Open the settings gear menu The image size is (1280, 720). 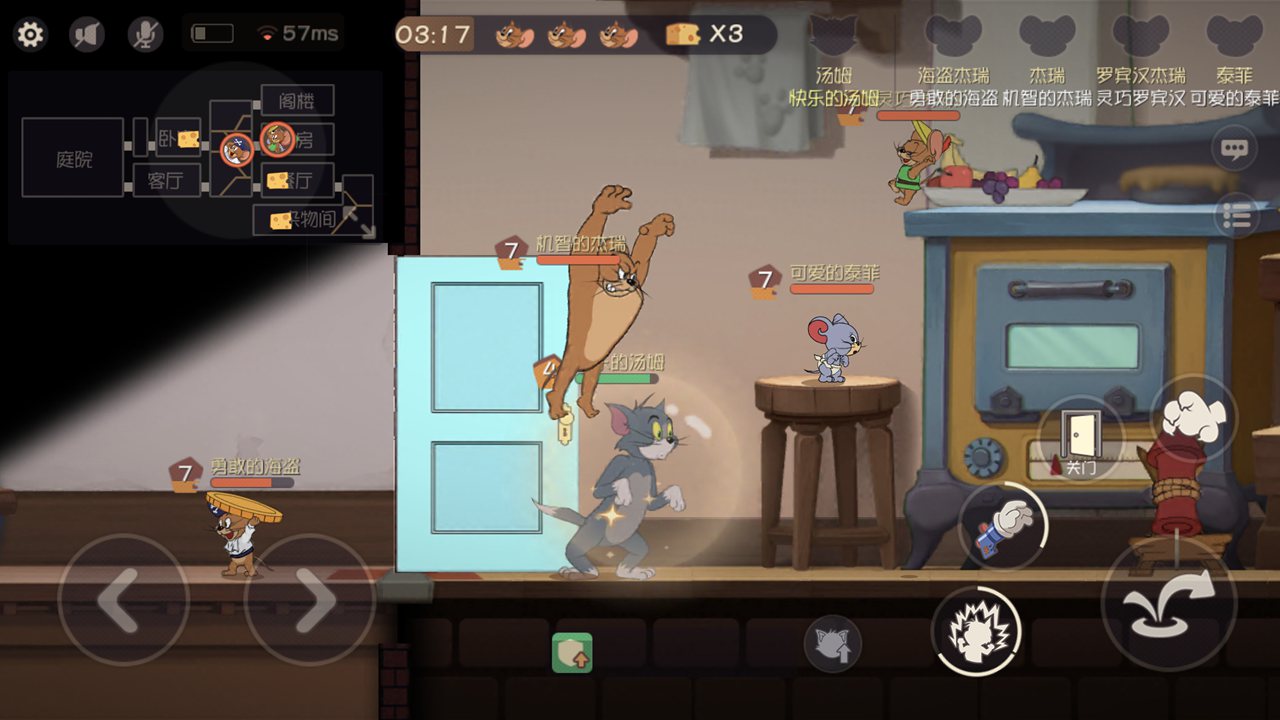point(30,35)
